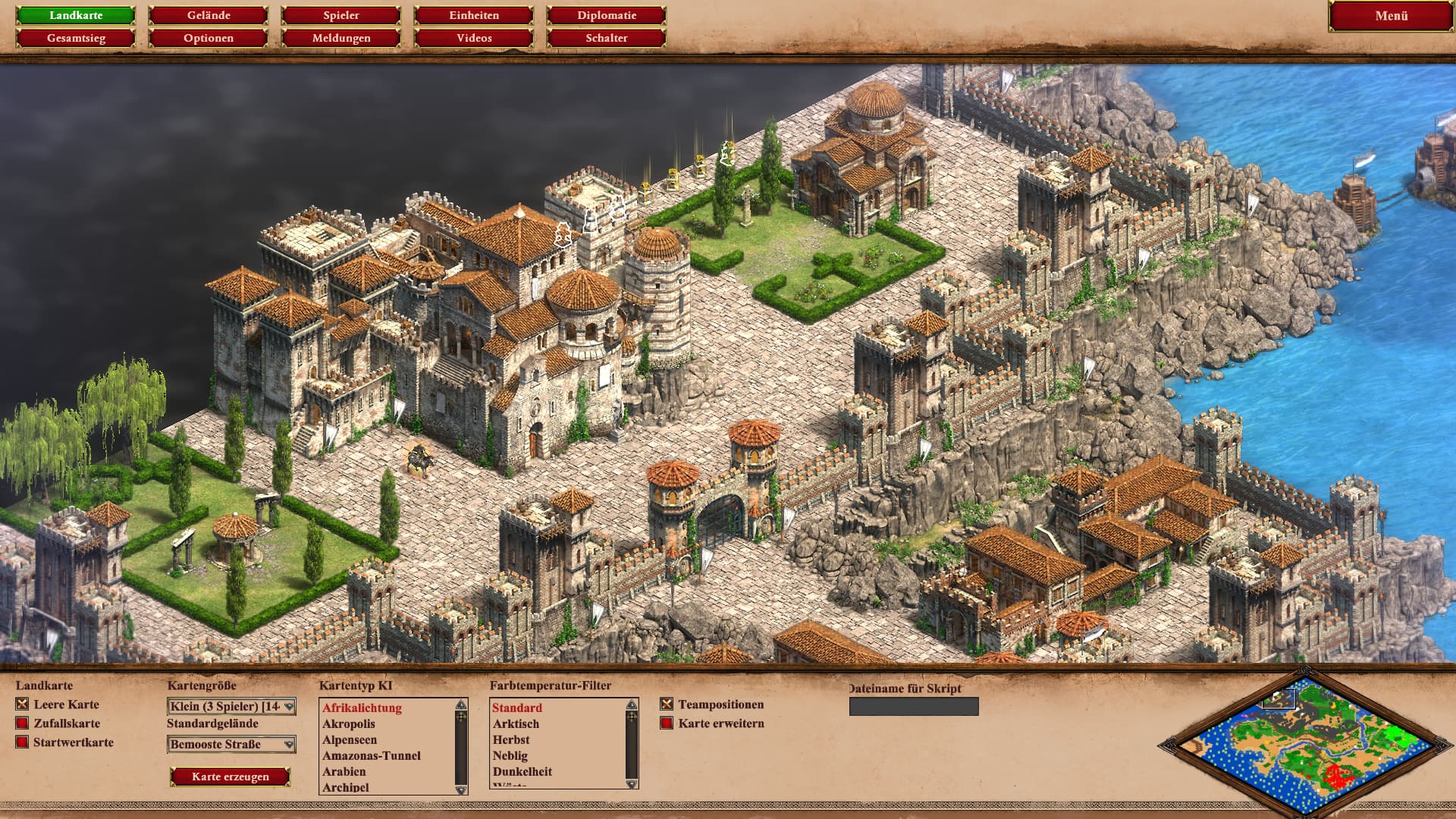Open the Kartengröße dropdown
This screenshot has width=1456, height=819.
(x=231, y=707)
